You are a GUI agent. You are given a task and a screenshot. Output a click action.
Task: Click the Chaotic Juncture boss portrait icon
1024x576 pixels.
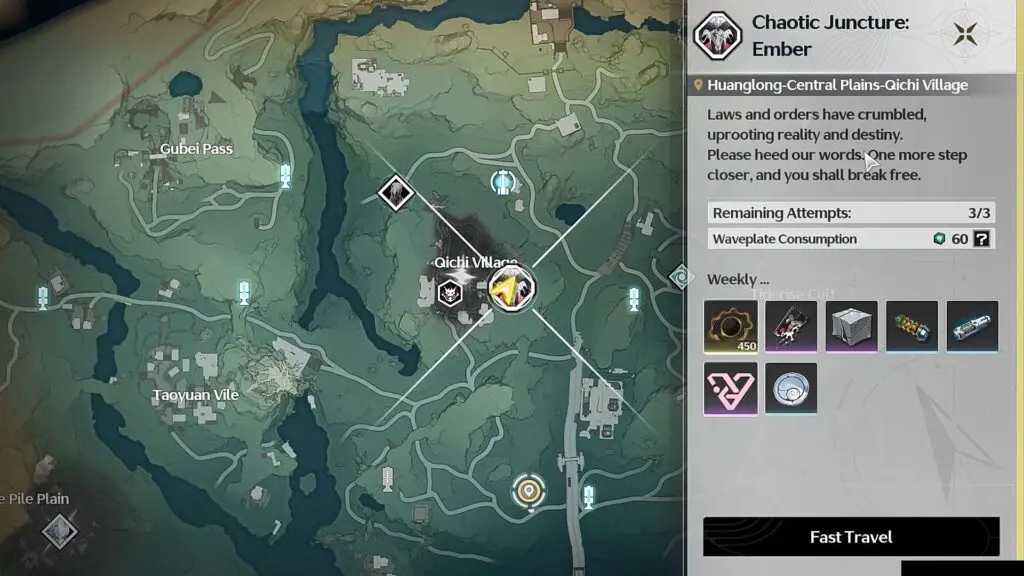717,35
